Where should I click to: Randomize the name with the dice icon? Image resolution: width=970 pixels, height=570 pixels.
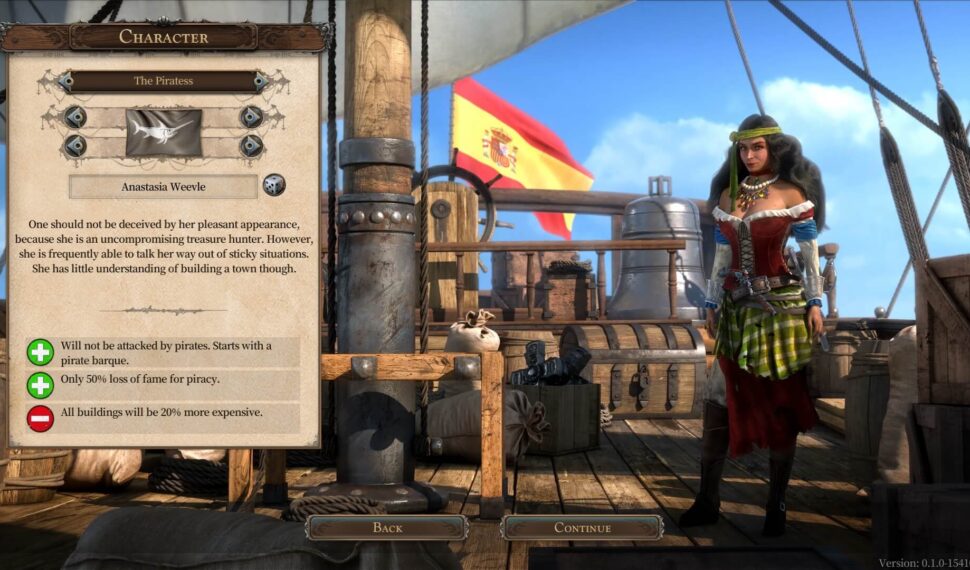click(x=273, y=185)
